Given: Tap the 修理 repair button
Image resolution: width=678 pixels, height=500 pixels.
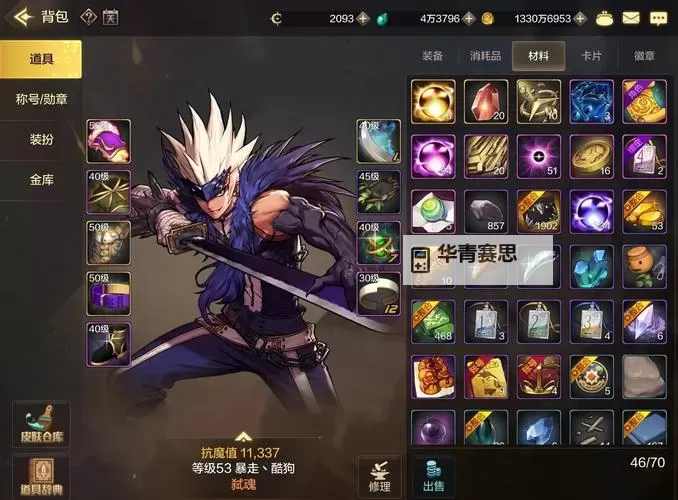Looking at the screenshot, I should coord(379,474).
